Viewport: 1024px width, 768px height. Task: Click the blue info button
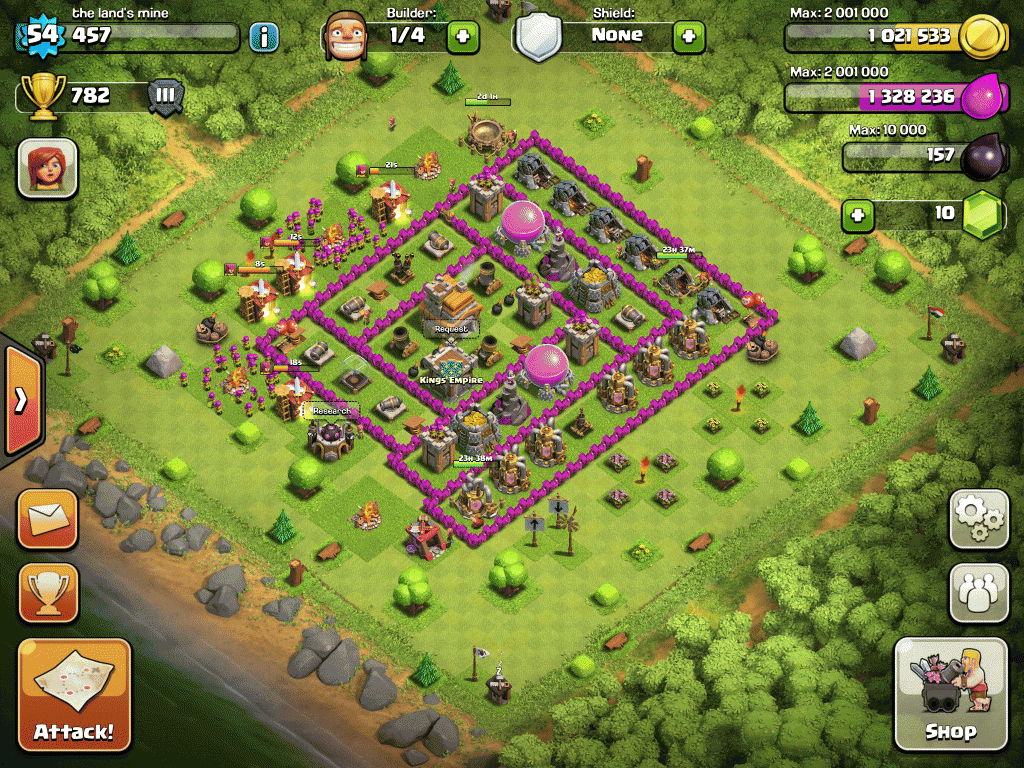point(264,38)
